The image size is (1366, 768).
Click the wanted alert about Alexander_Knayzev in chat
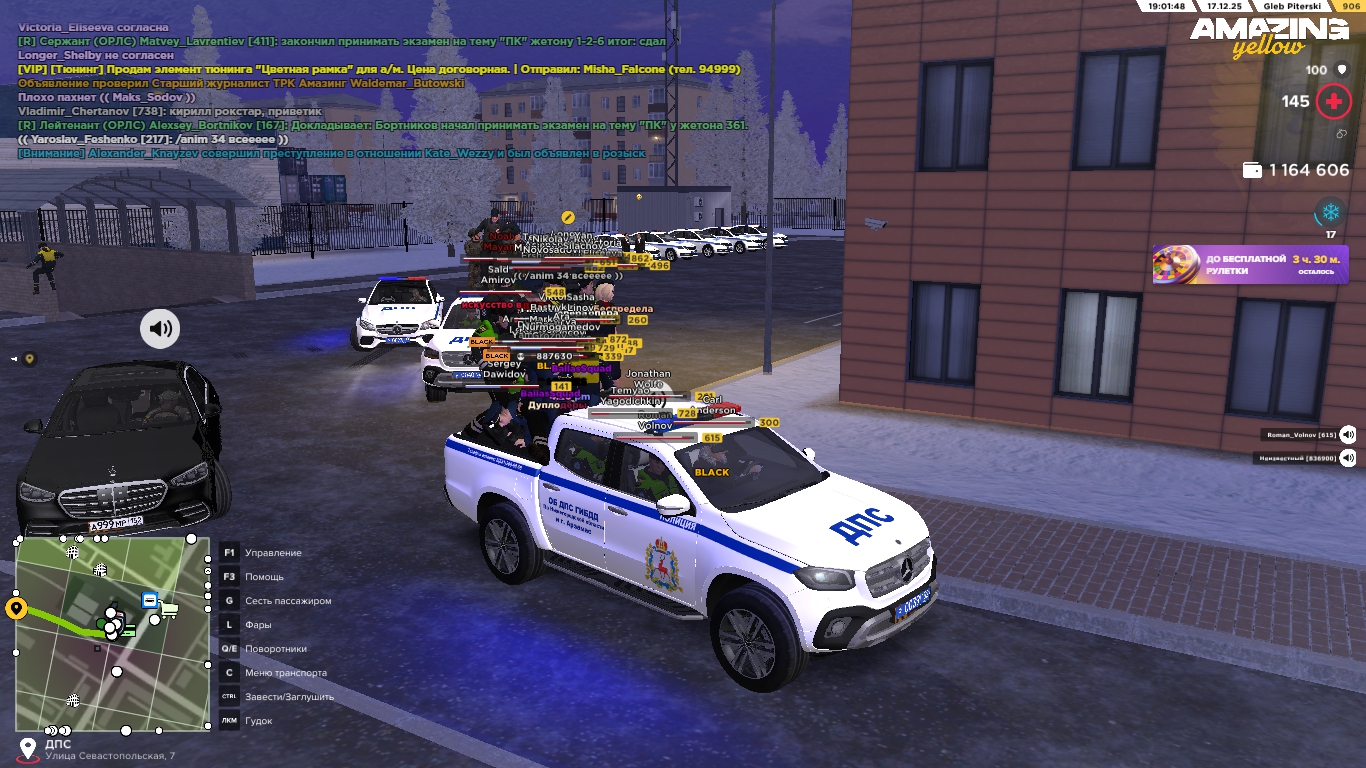[x=331, y=153]
